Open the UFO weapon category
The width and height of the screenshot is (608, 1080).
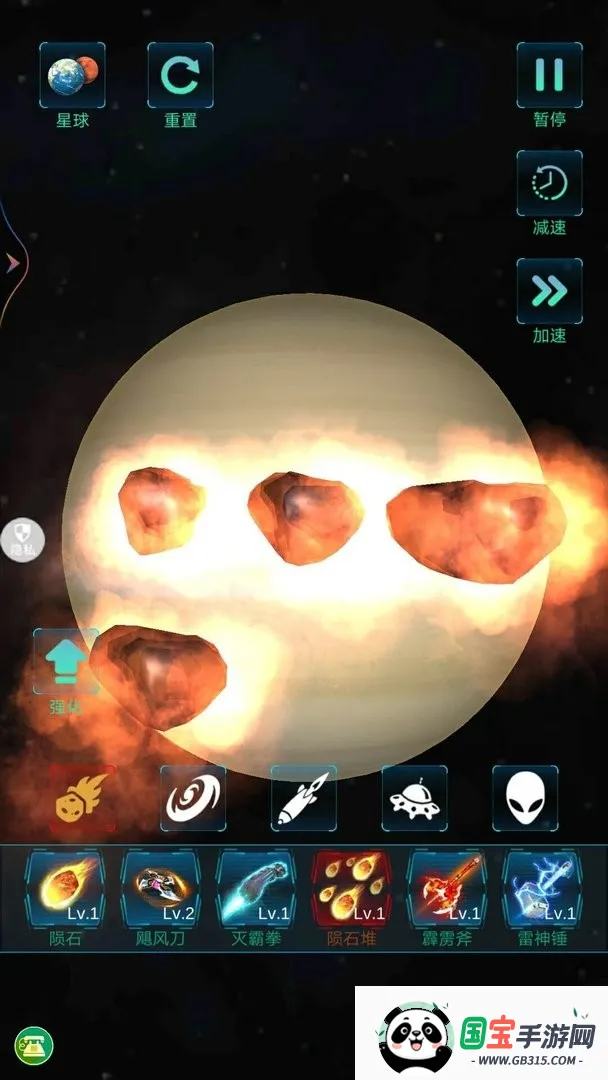414,798
